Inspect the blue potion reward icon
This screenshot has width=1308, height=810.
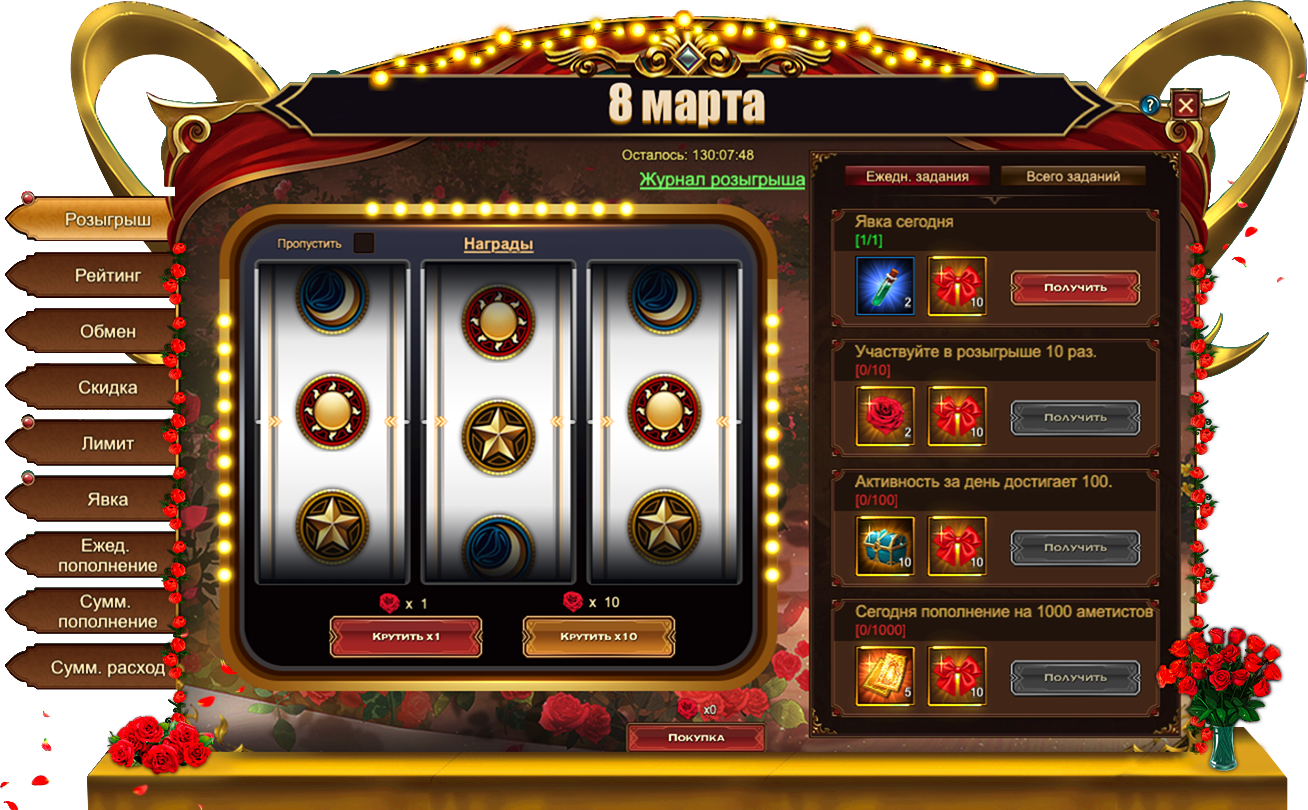tap(885, 286)
